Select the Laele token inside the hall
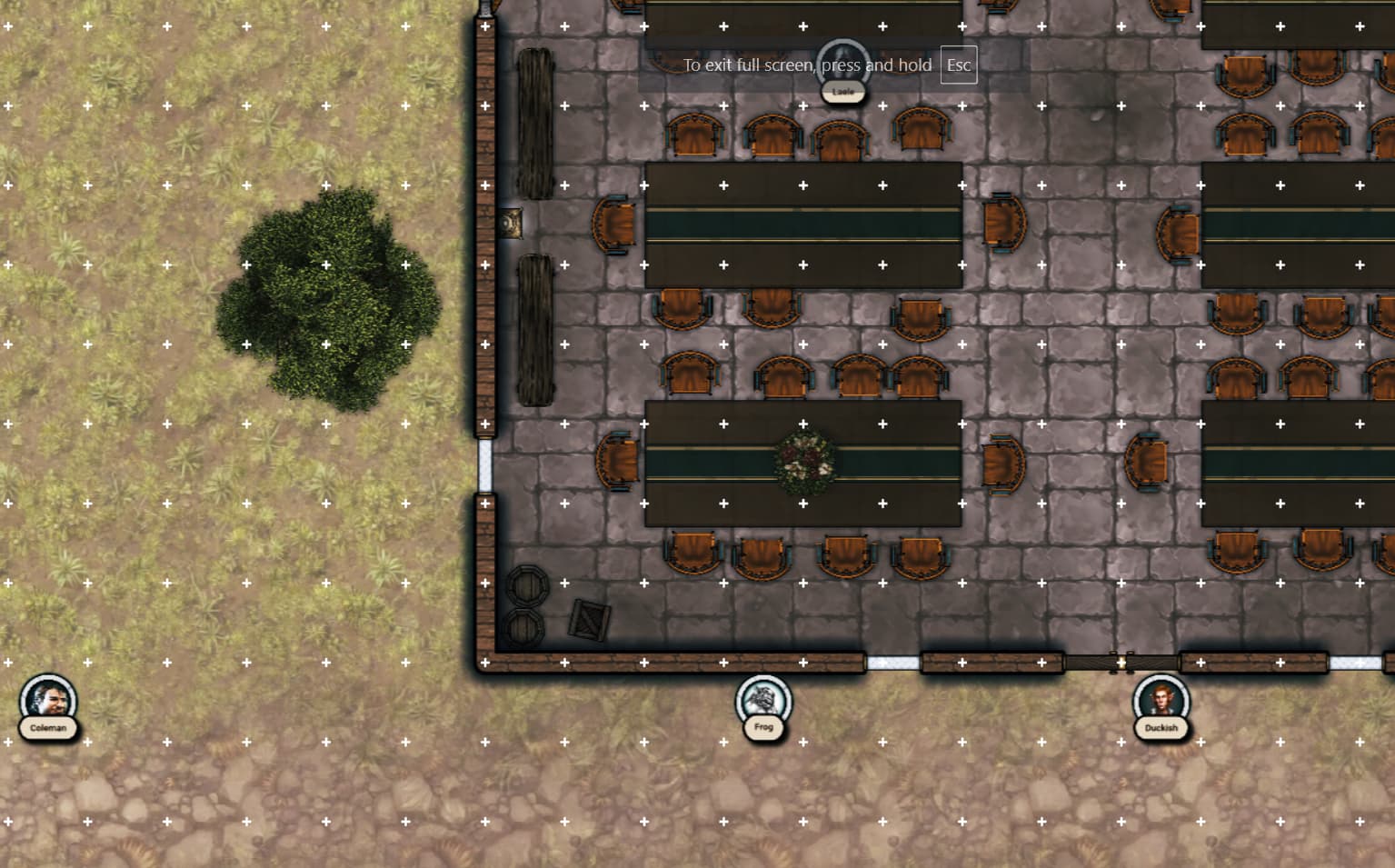The width and height of the screenshot is (1395, 868). tap(843, 65)
